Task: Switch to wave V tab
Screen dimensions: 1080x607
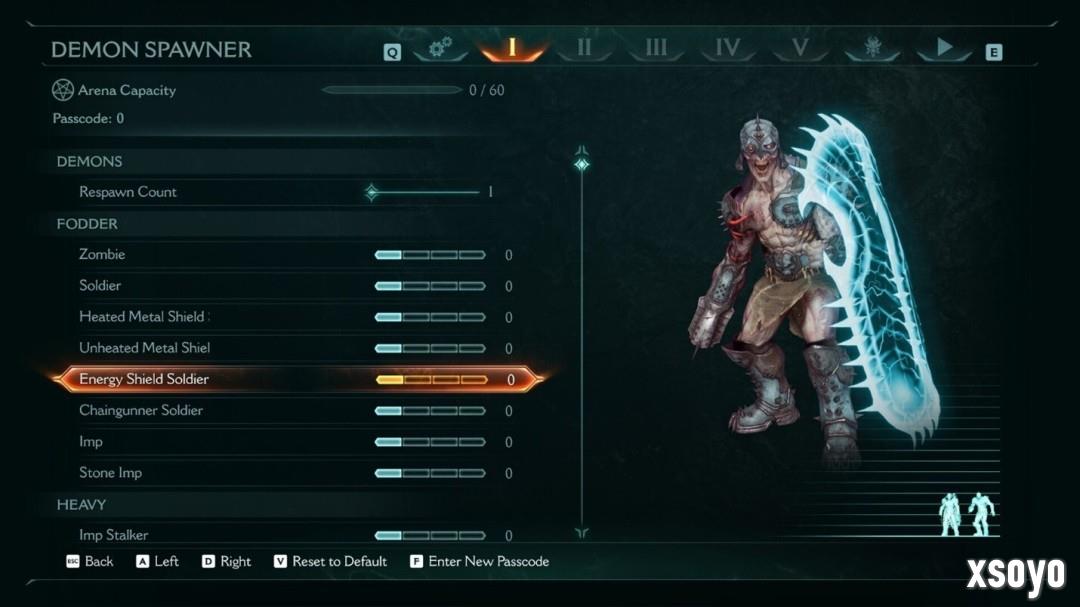Action: click(799, 48)
